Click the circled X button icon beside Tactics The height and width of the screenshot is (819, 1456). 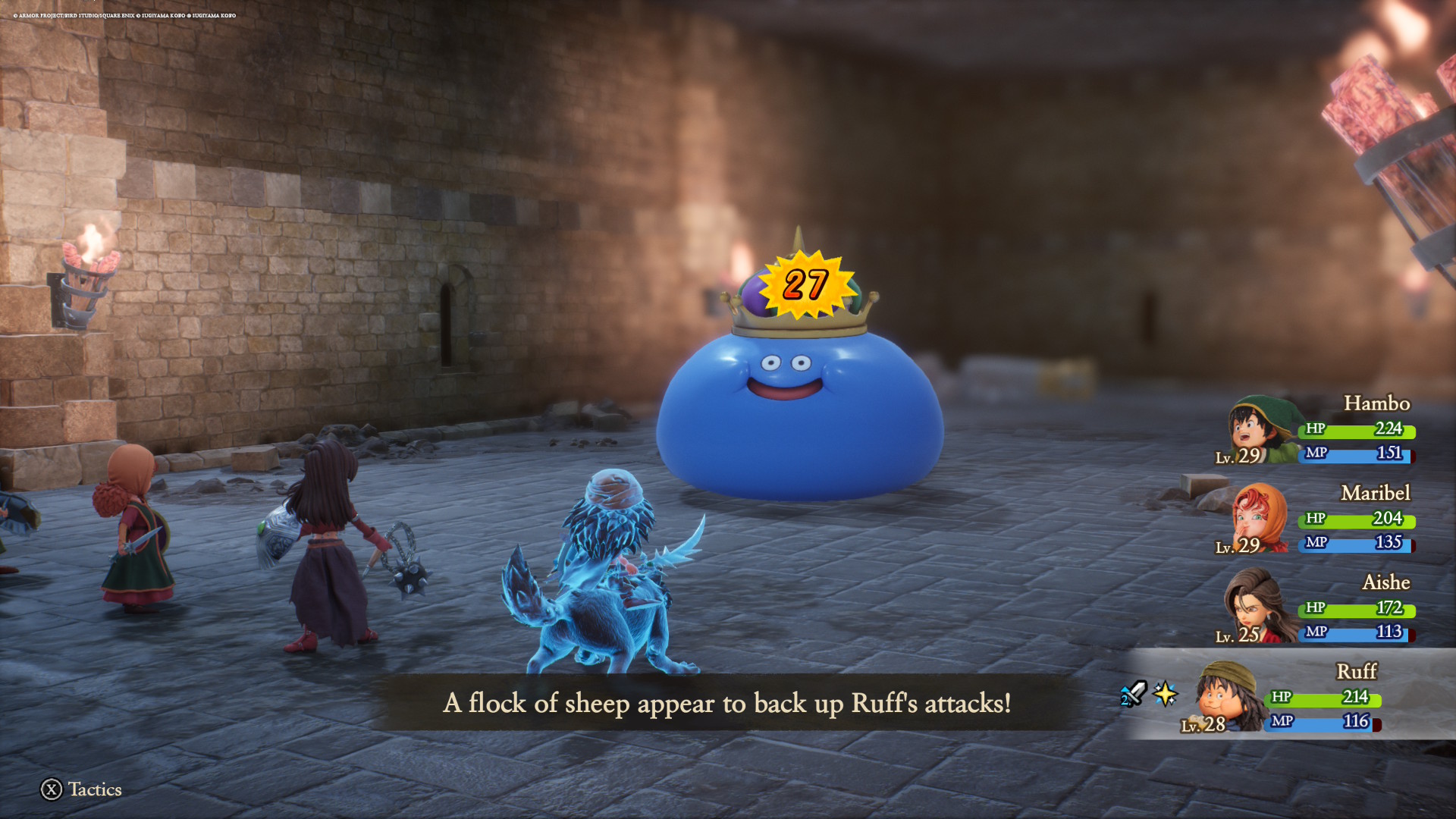coord(52,789)
